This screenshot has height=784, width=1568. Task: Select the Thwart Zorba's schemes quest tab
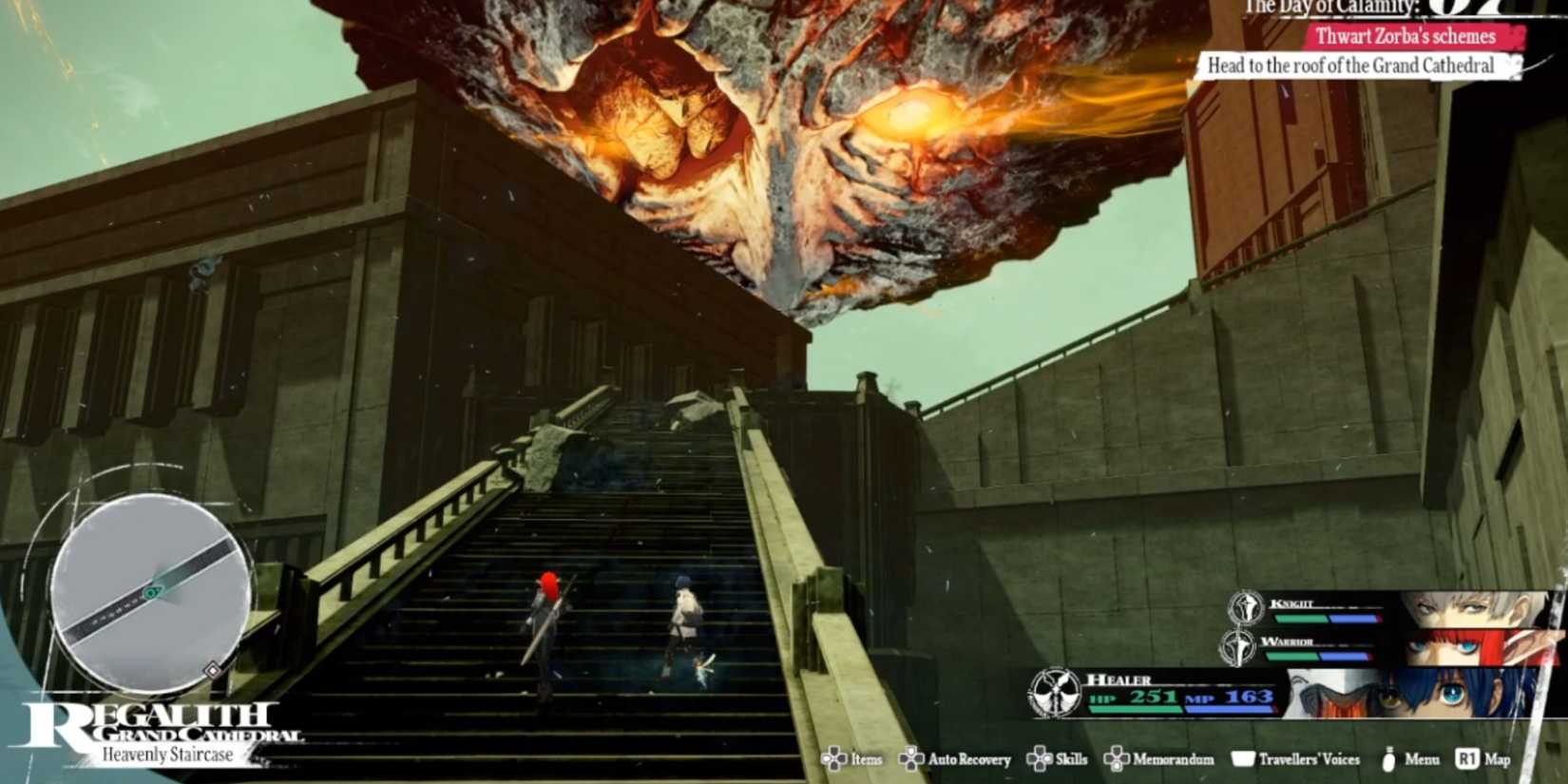(x=1405, y=38)
